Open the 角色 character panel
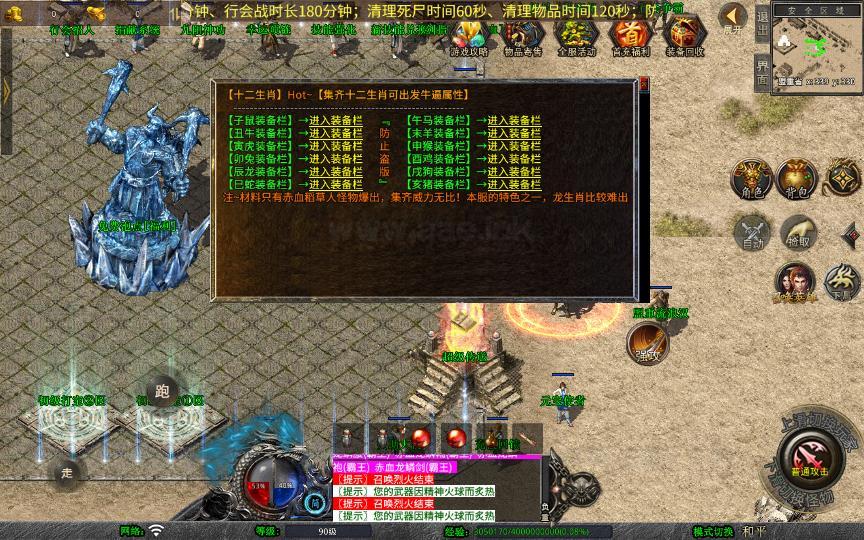864x540 pixels. (x=751, y=177)
